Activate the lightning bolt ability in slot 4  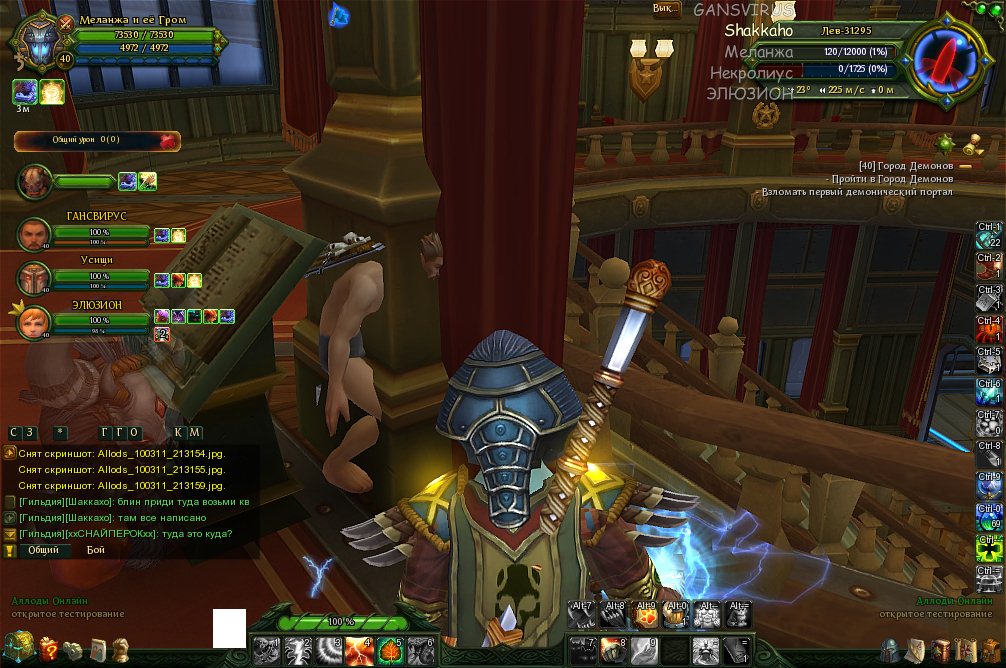point(359,651)
